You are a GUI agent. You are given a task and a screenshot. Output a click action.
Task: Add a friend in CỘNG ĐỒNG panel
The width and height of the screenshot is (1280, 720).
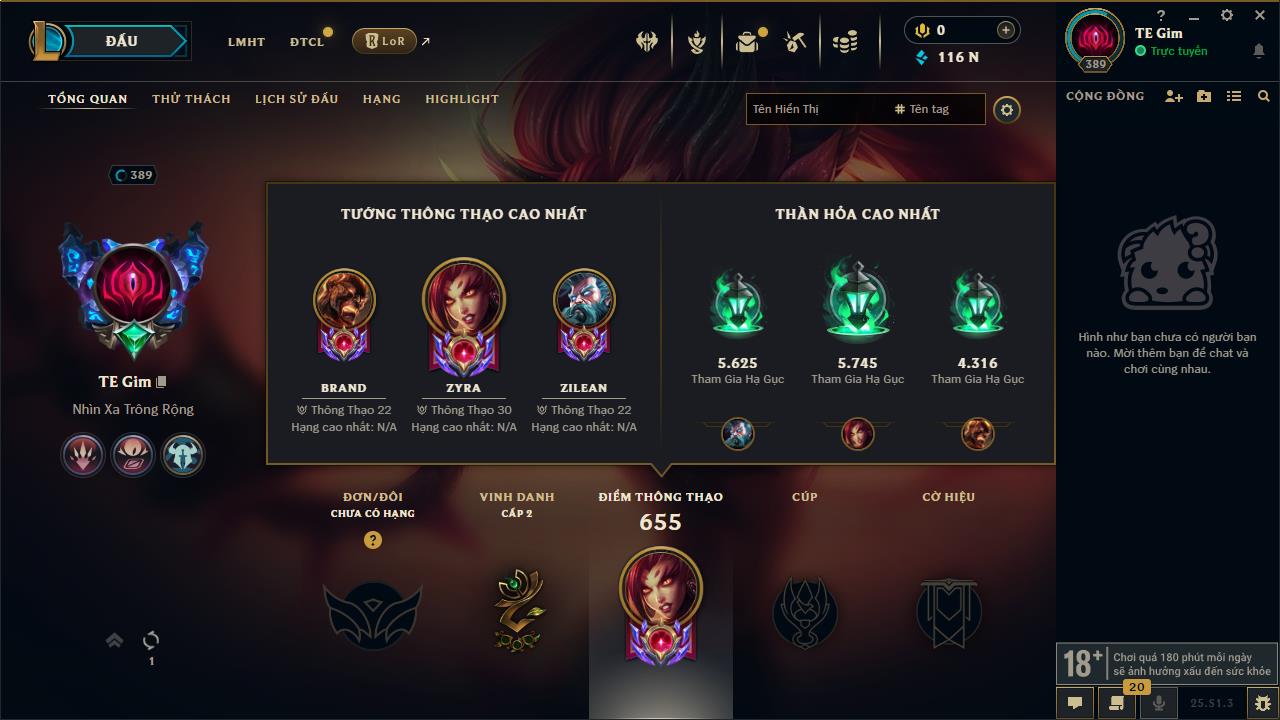click(1173, 96)
